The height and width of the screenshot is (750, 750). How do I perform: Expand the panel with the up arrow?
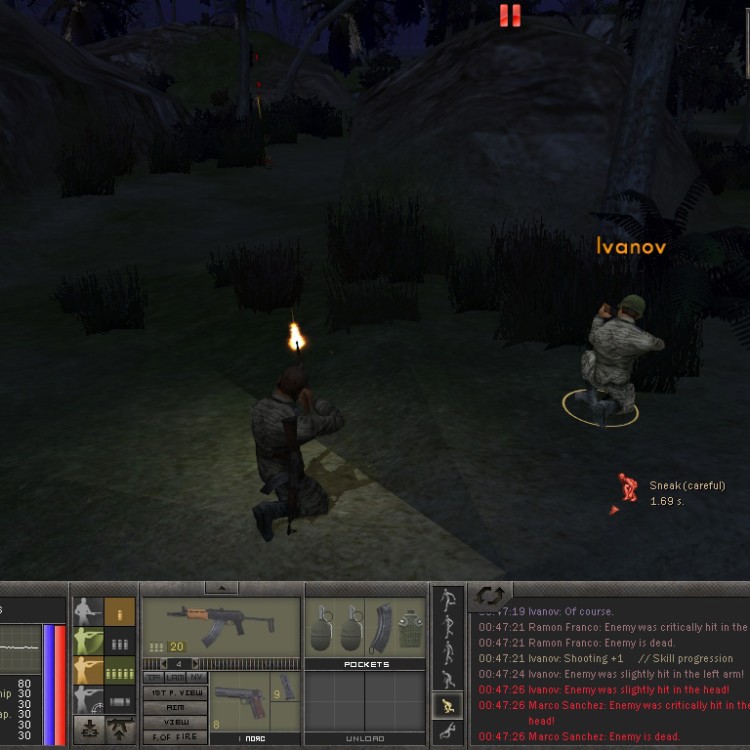point(221,588)
